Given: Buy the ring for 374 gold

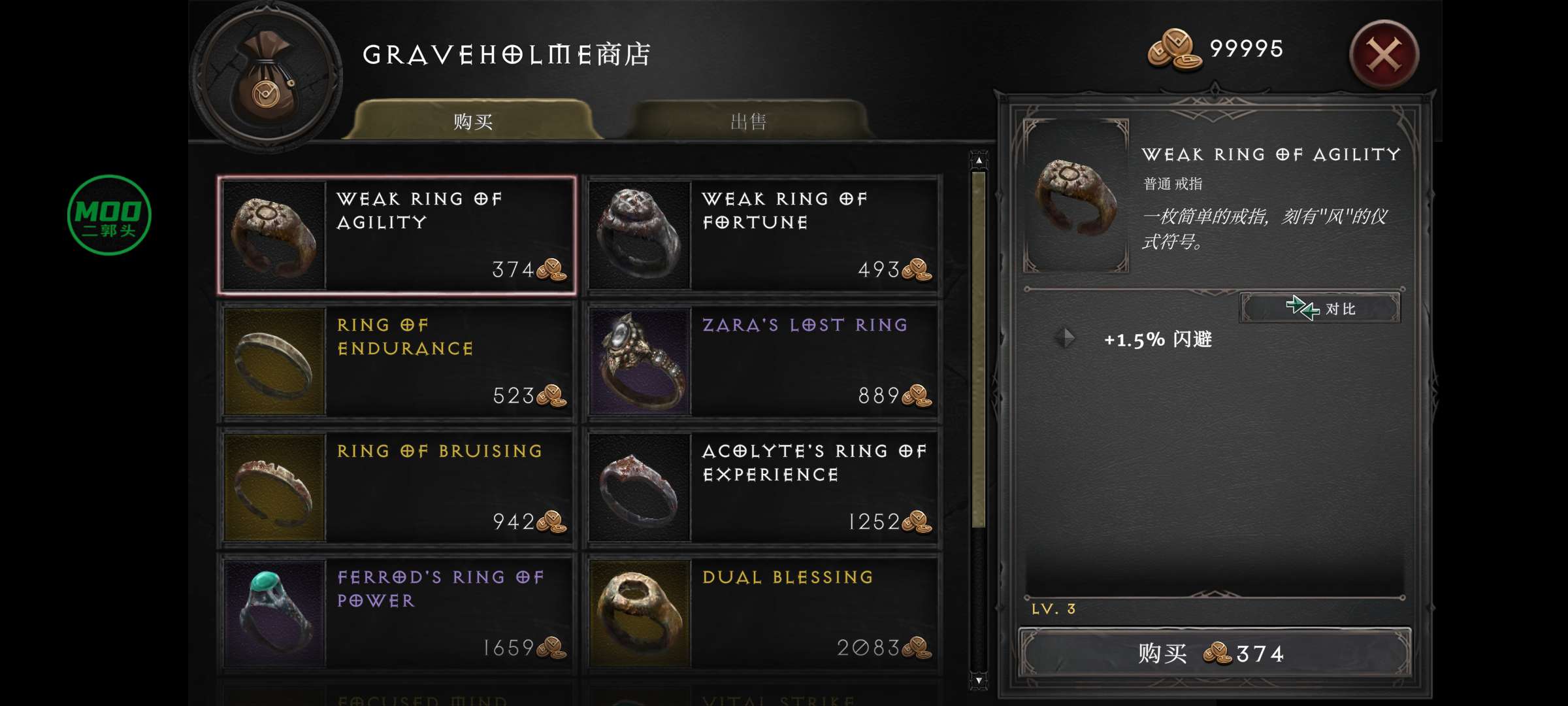Looking at the screenshot, I should 1214,653.
